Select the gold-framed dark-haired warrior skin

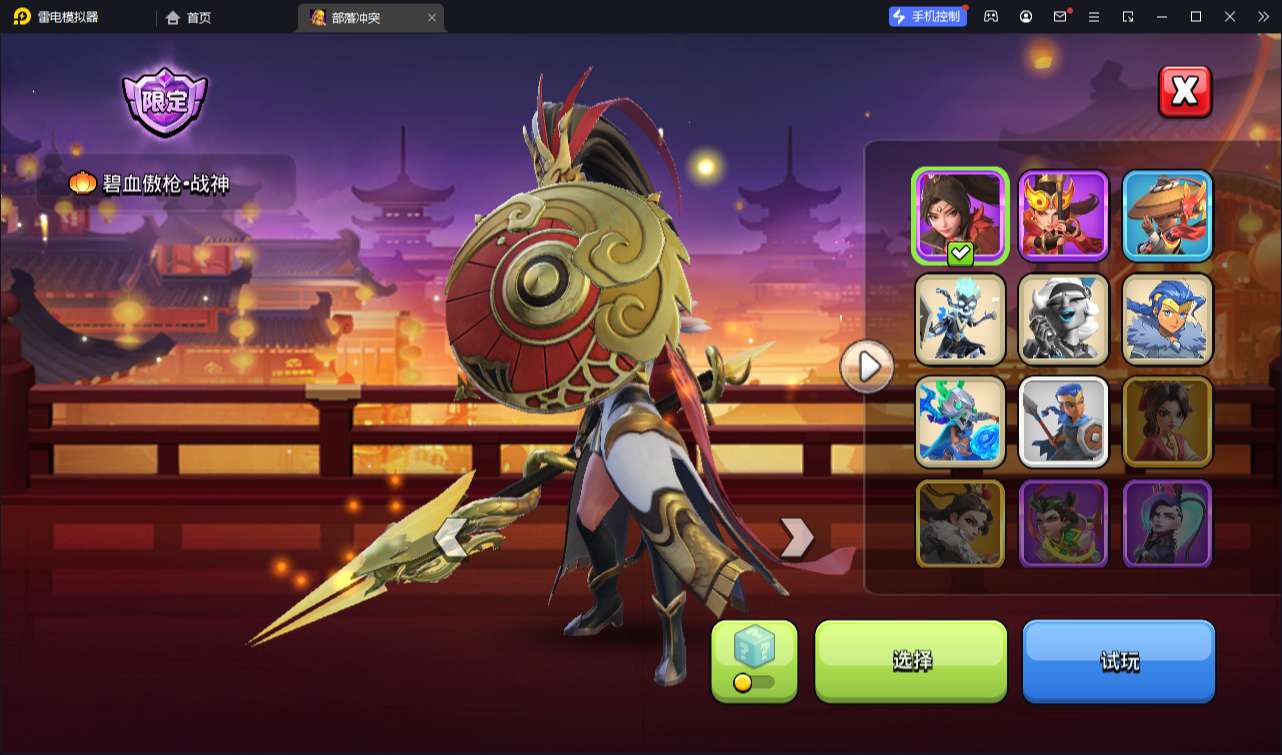pyautogui.click(x=960, y=524)
